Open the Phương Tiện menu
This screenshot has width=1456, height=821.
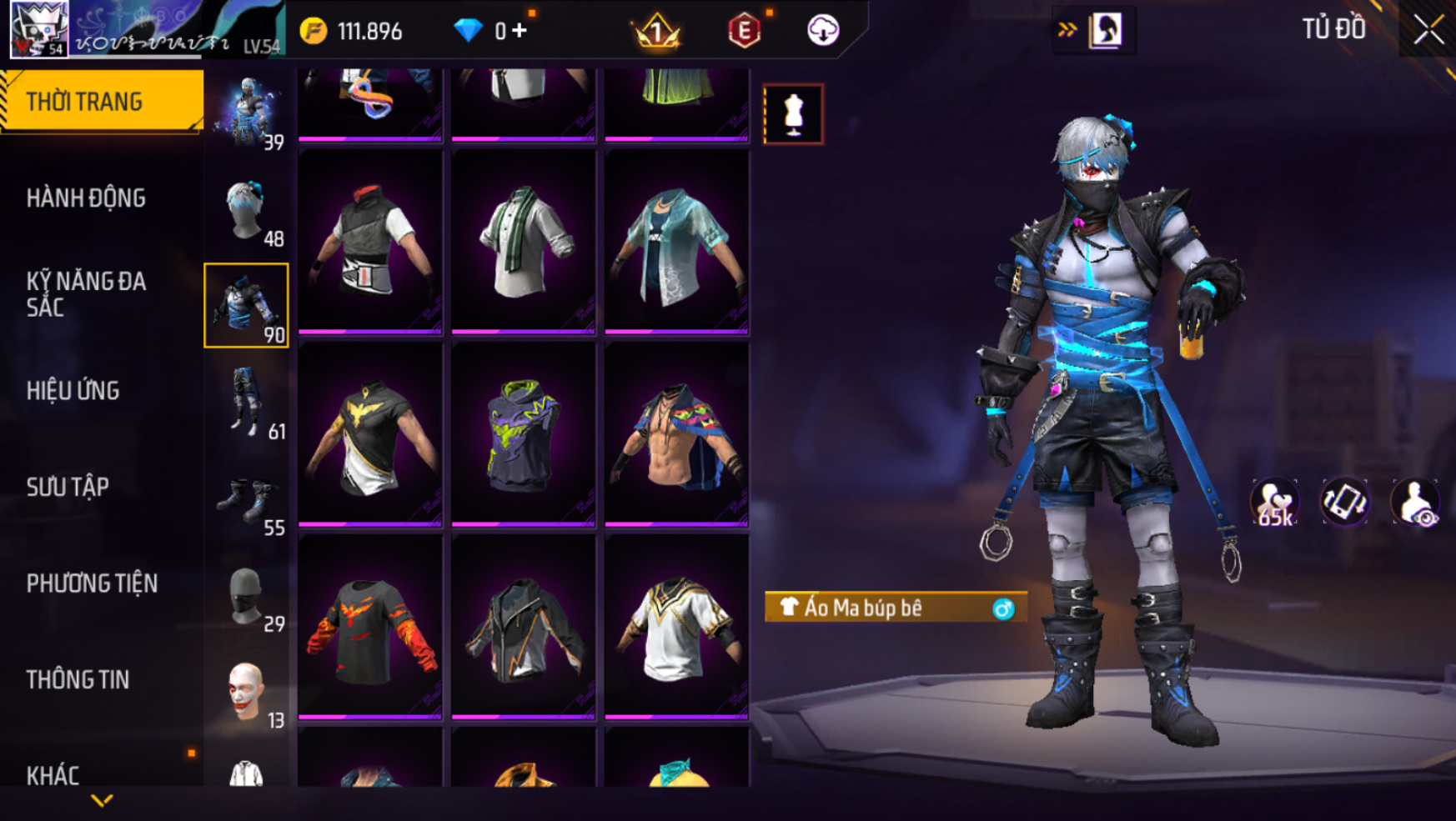pyautogui.click(x=92, y=583)
